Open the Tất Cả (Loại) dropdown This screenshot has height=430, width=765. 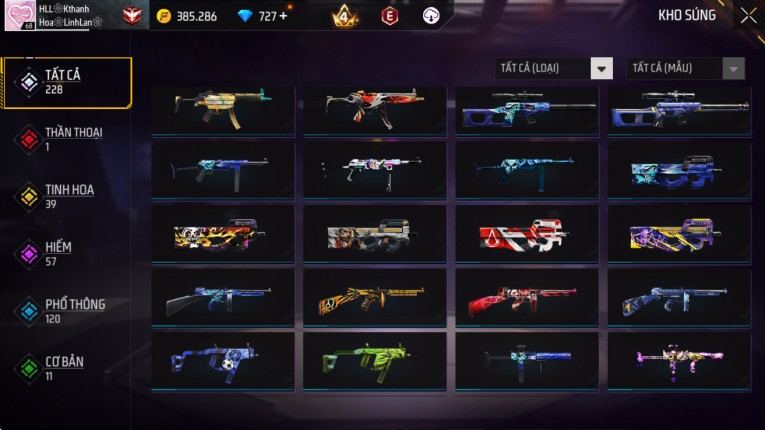tap(554, 68)
